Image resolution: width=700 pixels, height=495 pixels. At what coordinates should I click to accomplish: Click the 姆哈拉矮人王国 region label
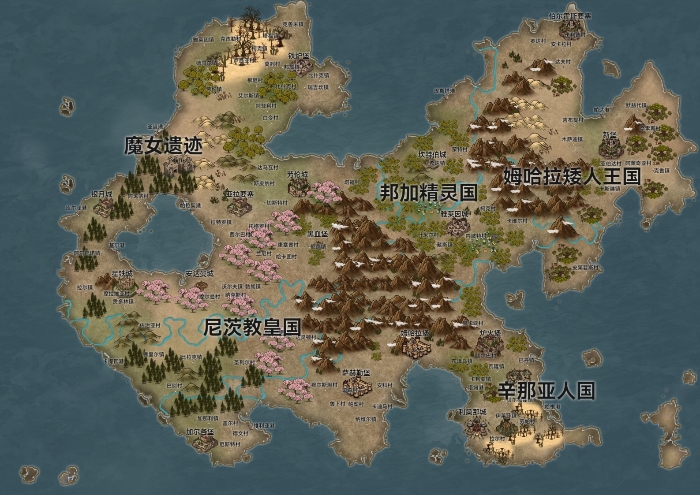coord(570,177)
